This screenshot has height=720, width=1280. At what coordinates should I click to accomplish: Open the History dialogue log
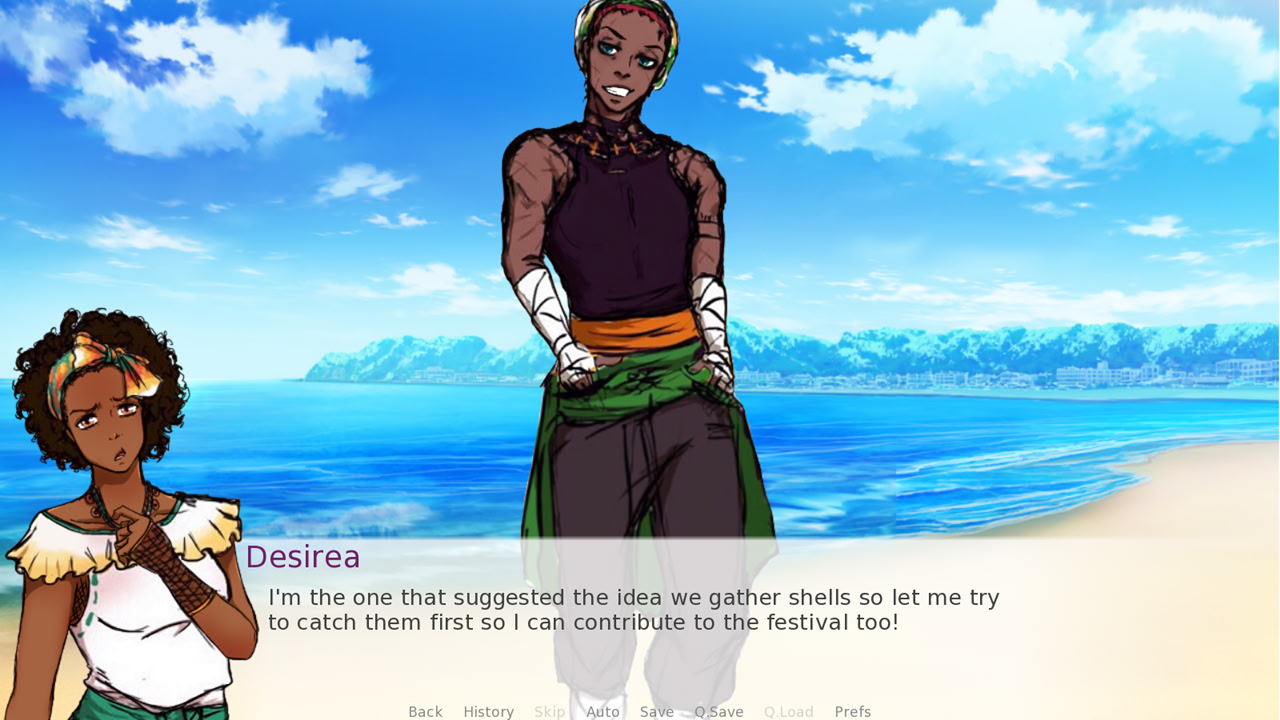click(488, 711)
